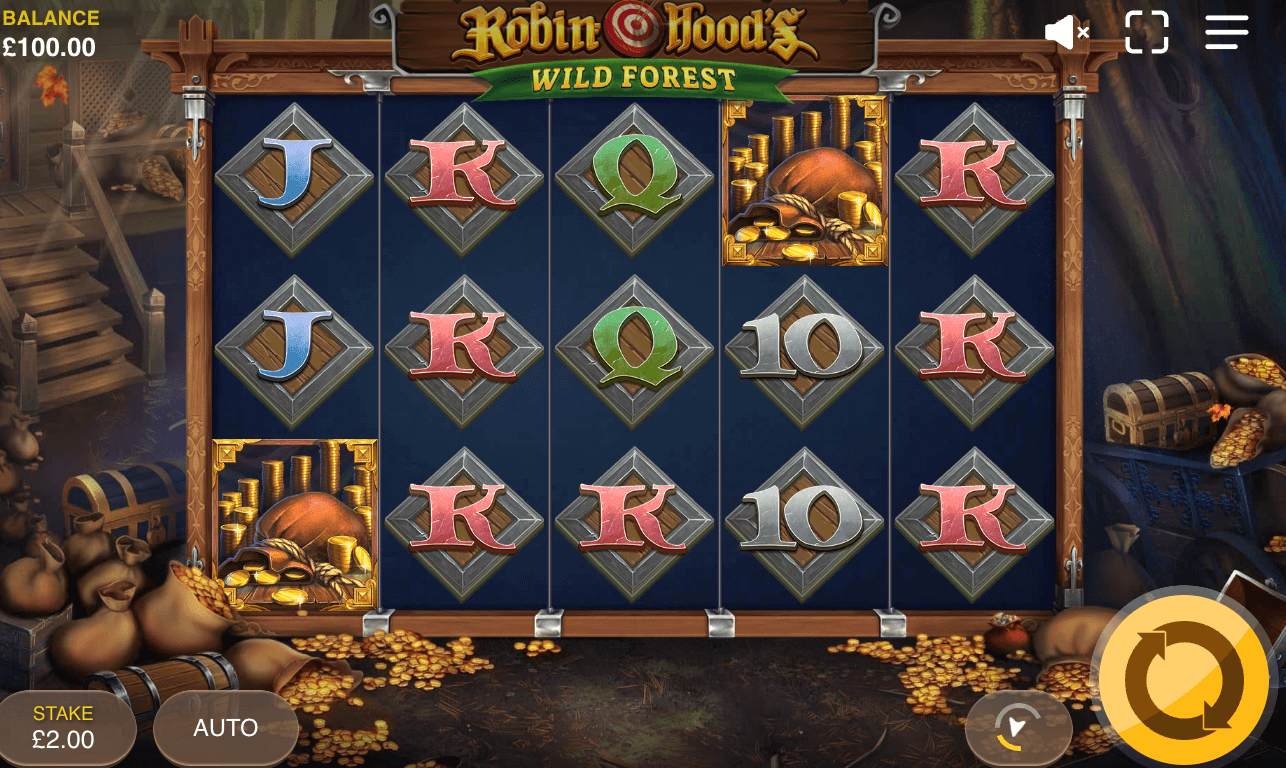Image resolution: width=1286 pixels, height=768 pixels.
Task: Open the hamburger game menu icon
Action: tap(1227, 32)
